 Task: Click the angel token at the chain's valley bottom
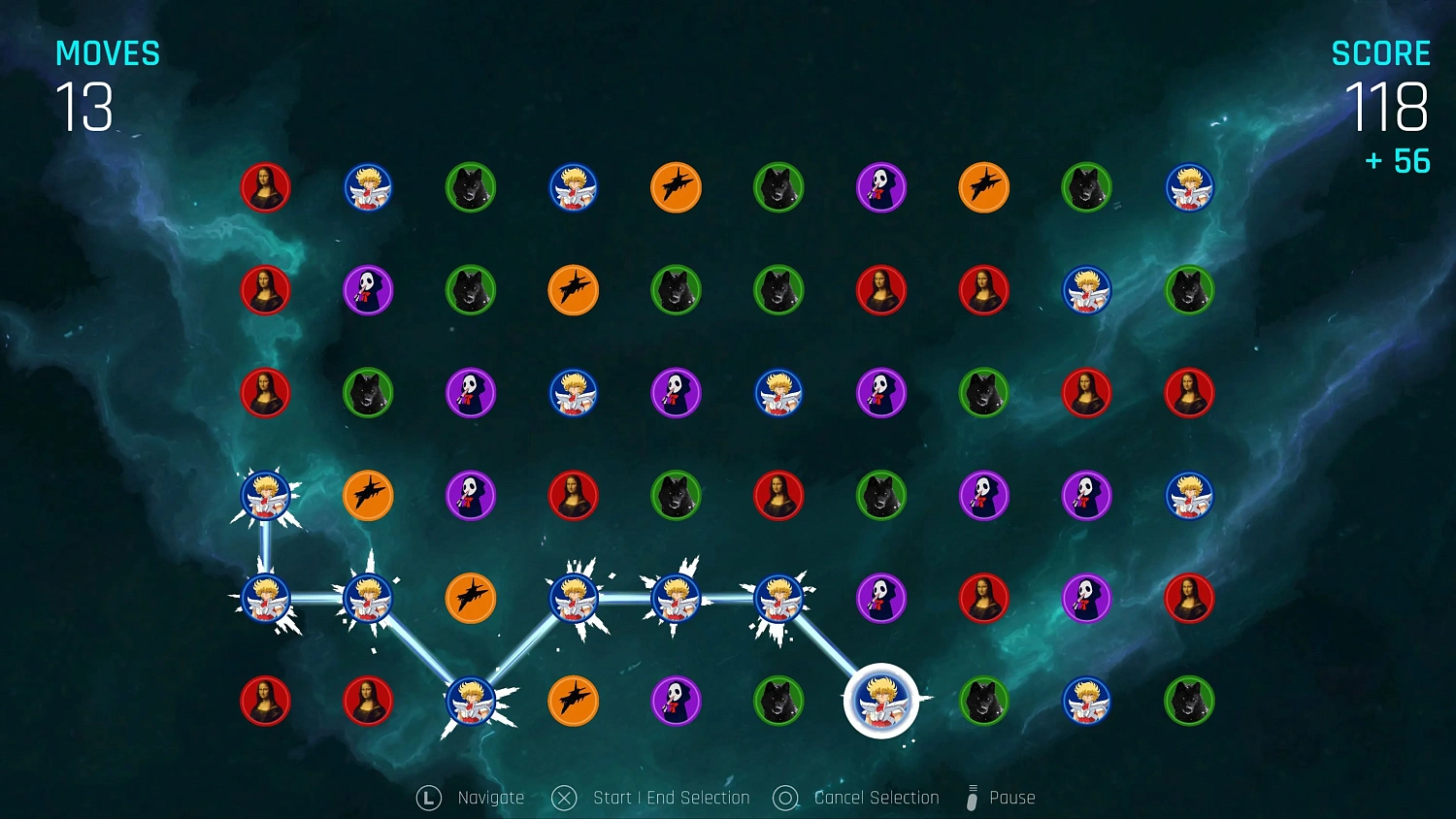pos(471,701)
